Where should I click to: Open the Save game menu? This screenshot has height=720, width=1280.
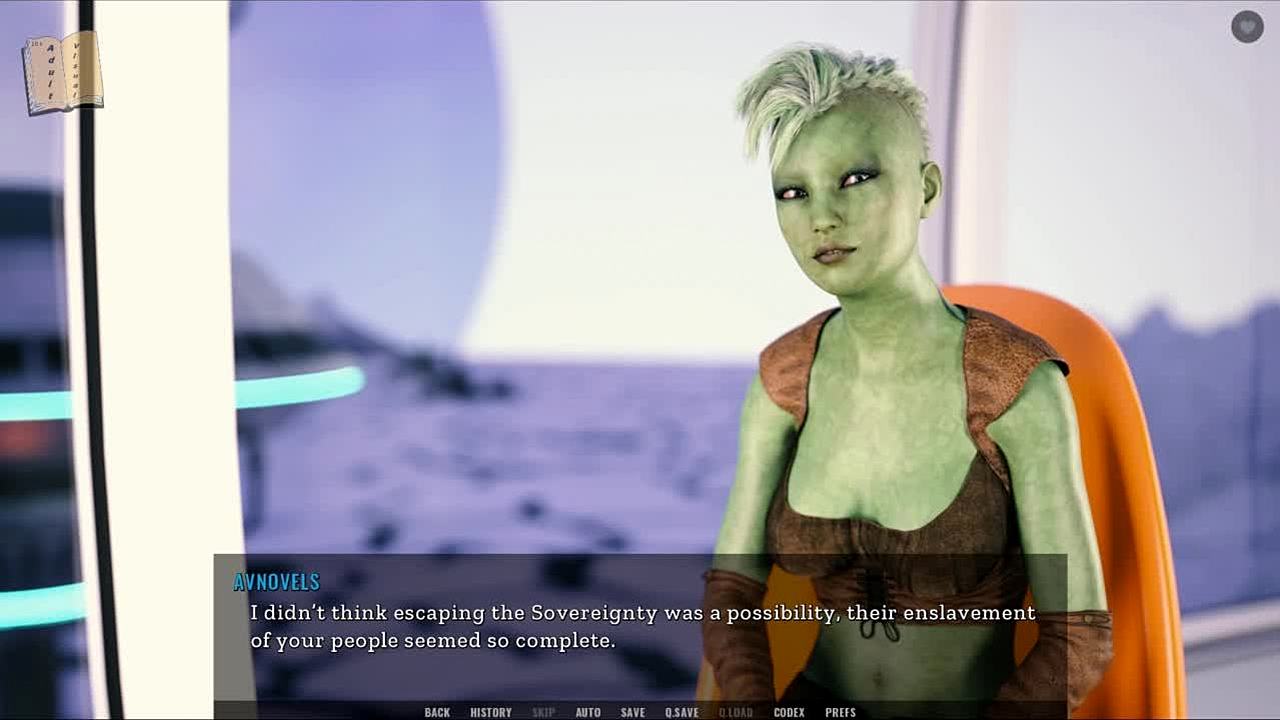pos(632,712)
